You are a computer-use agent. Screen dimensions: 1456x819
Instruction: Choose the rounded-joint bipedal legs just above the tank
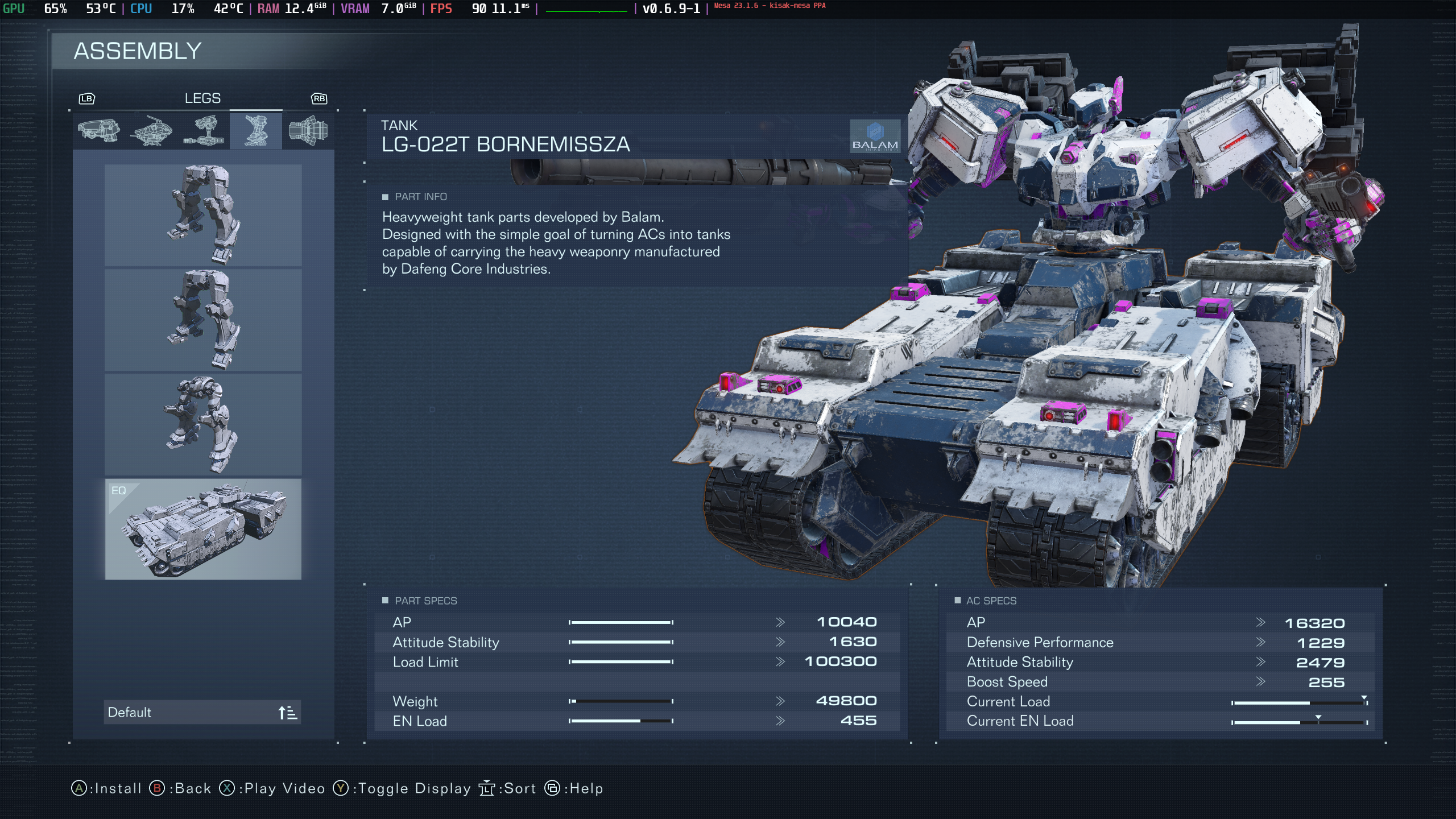pyautogui.click(x=203, y=424)
